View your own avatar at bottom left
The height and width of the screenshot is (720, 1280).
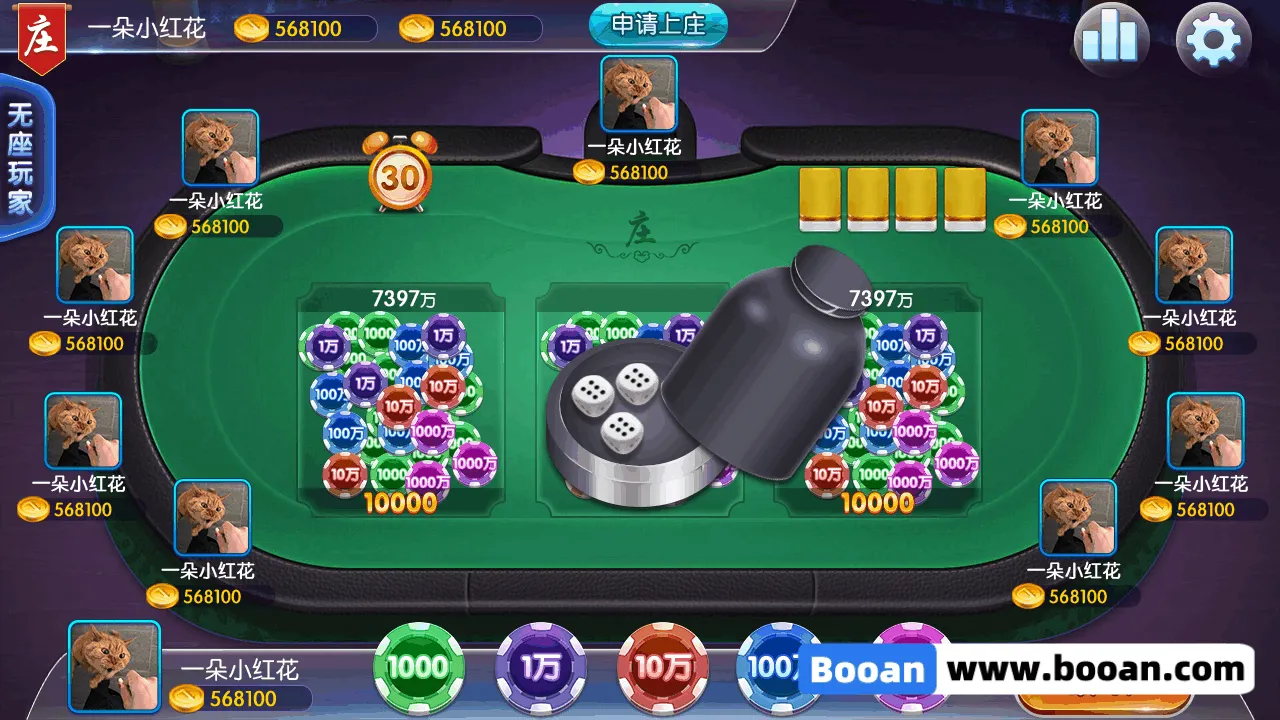tap(114, 666)
